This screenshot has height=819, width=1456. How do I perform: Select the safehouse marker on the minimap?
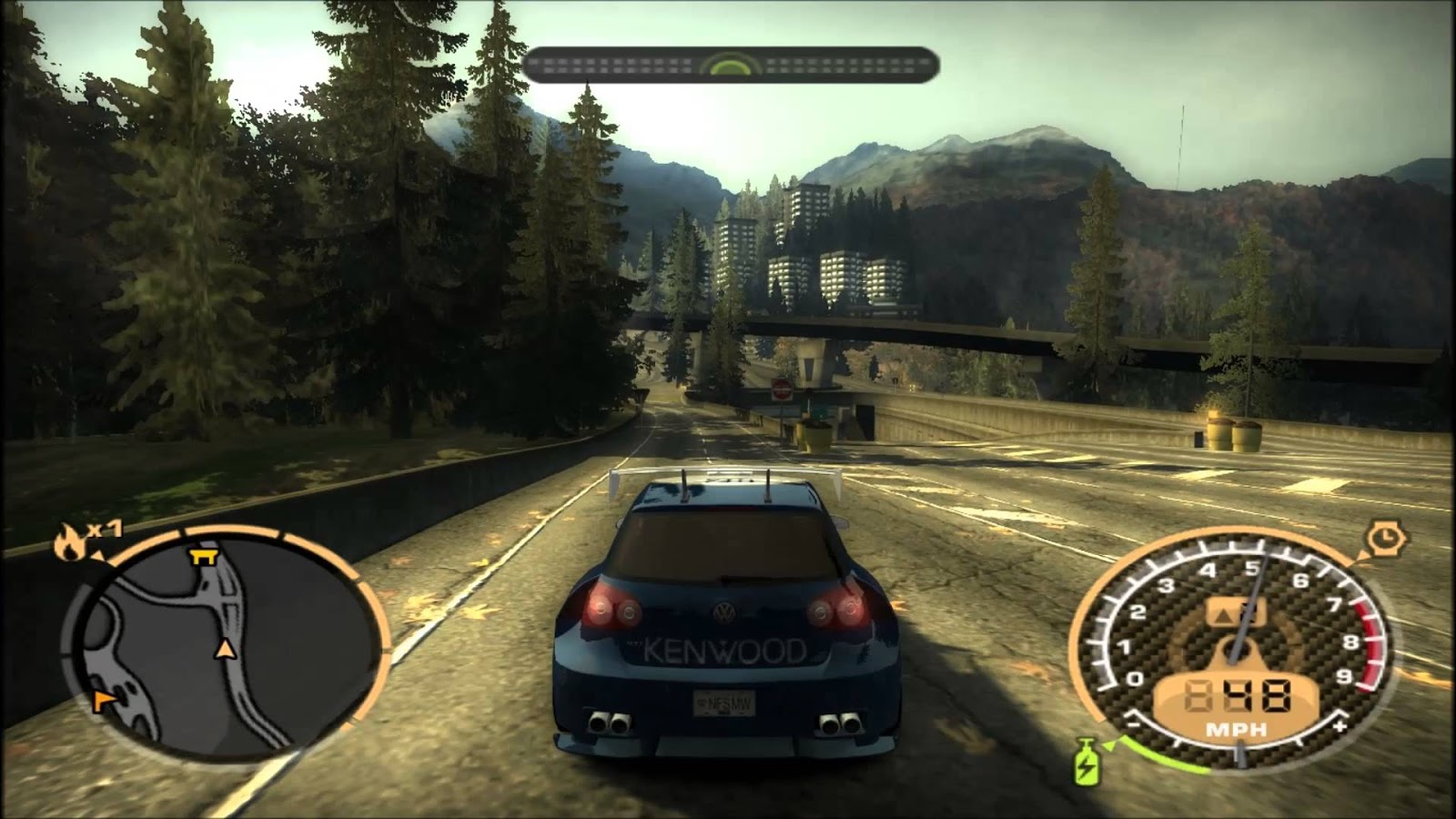[202, 558]
